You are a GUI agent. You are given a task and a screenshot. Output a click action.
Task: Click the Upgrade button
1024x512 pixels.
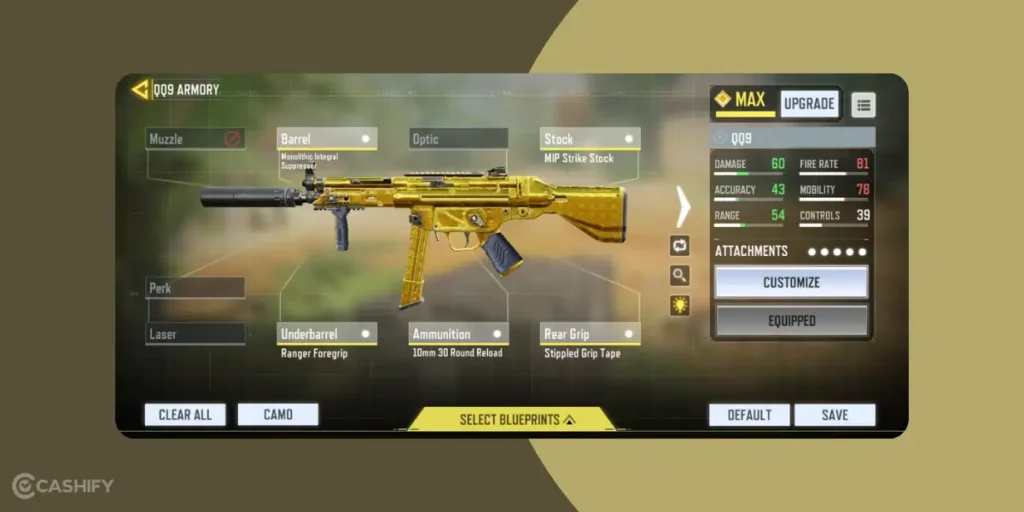[x=809, y=104]
